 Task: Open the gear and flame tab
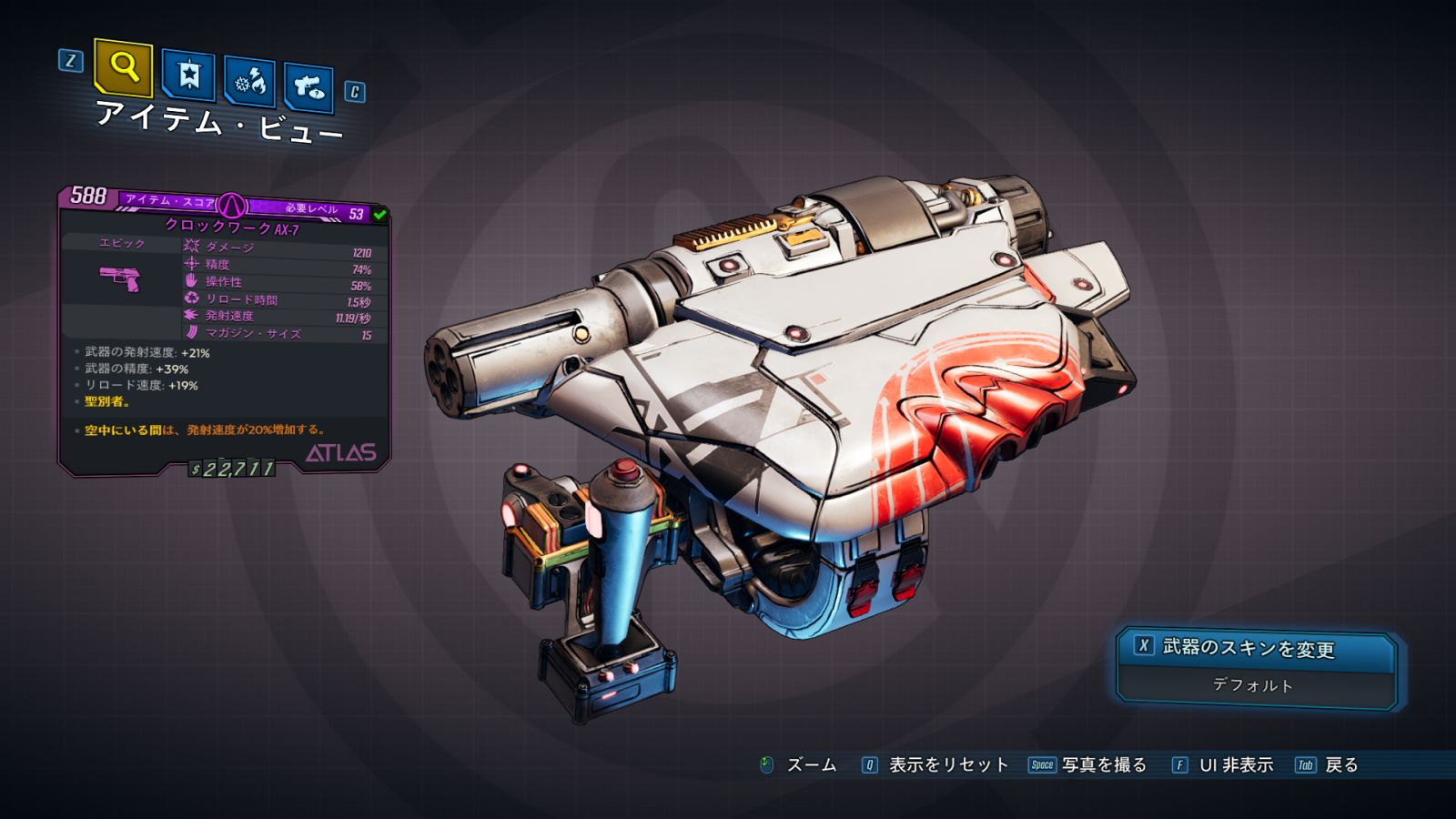point(250,83)
